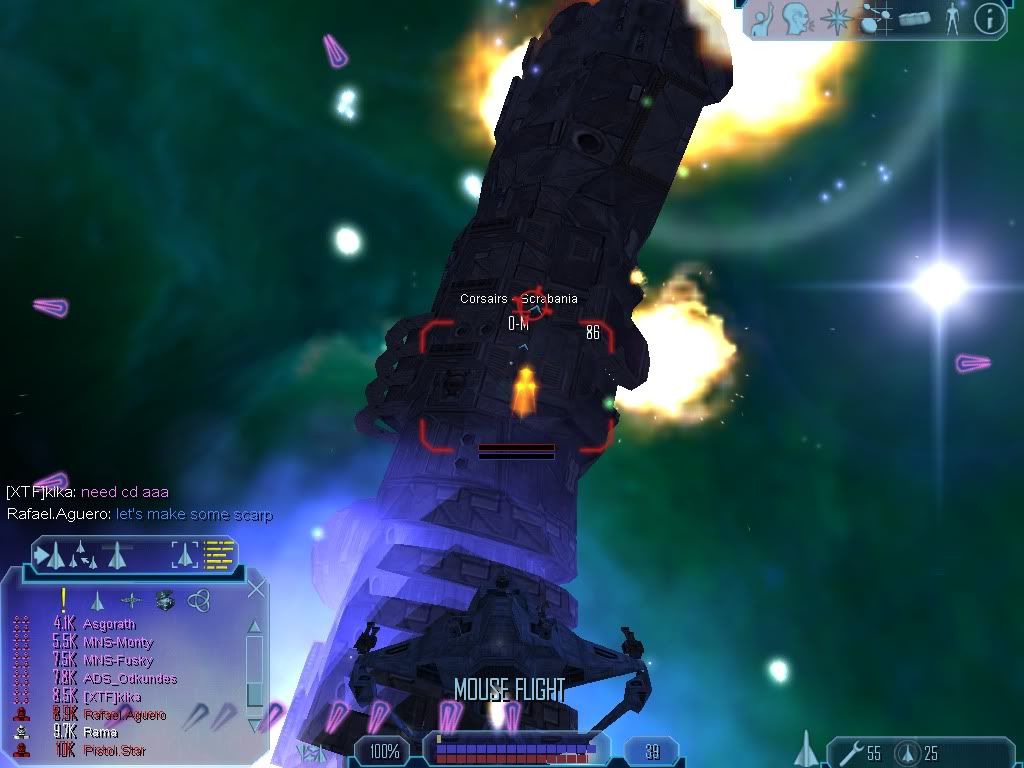Open the talking head chat icon
Image resolution: width=1024 pixels, height=768 pixels.
tap(797, 19)
